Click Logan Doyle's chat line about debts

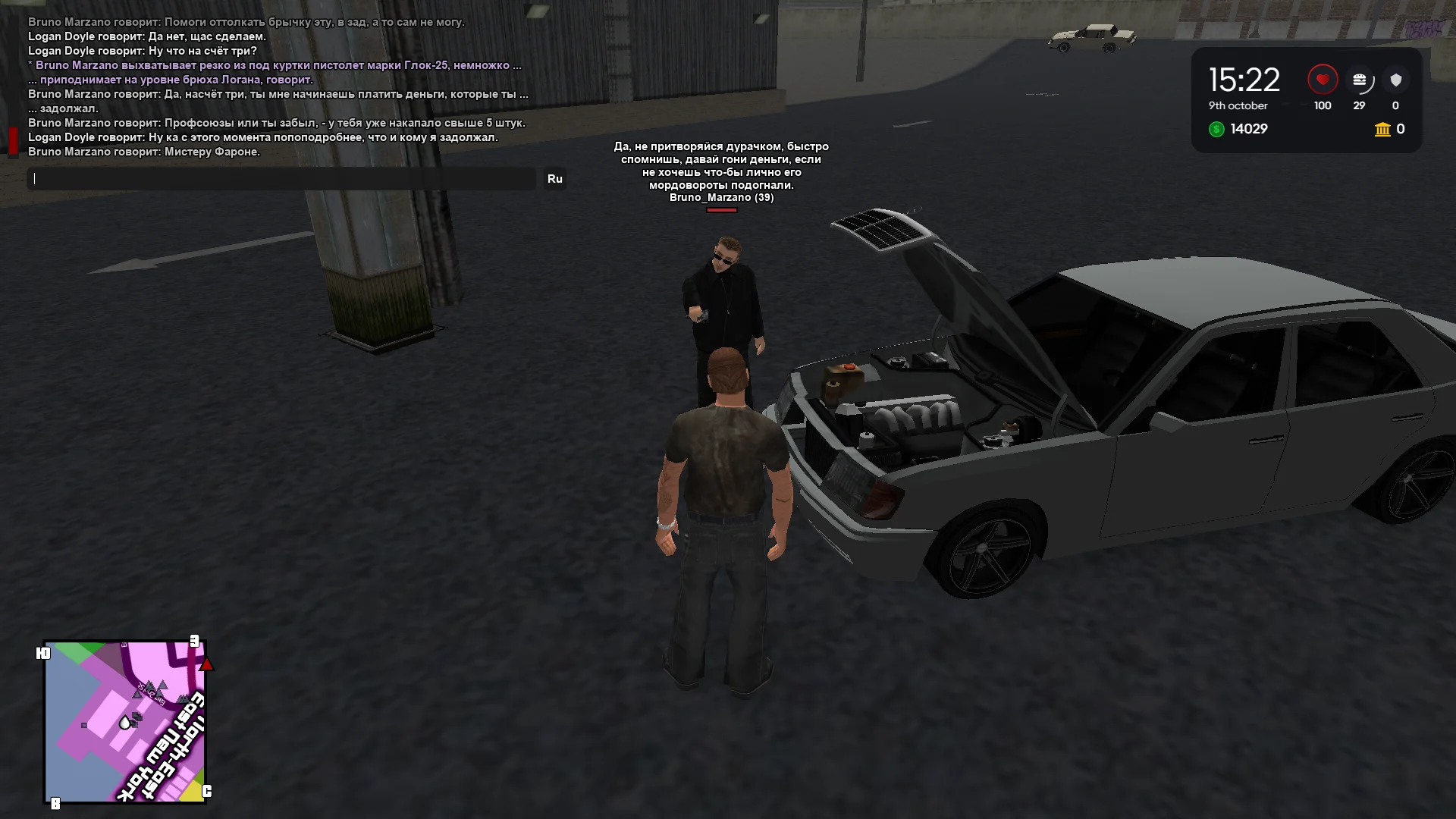tap(262, 138)
